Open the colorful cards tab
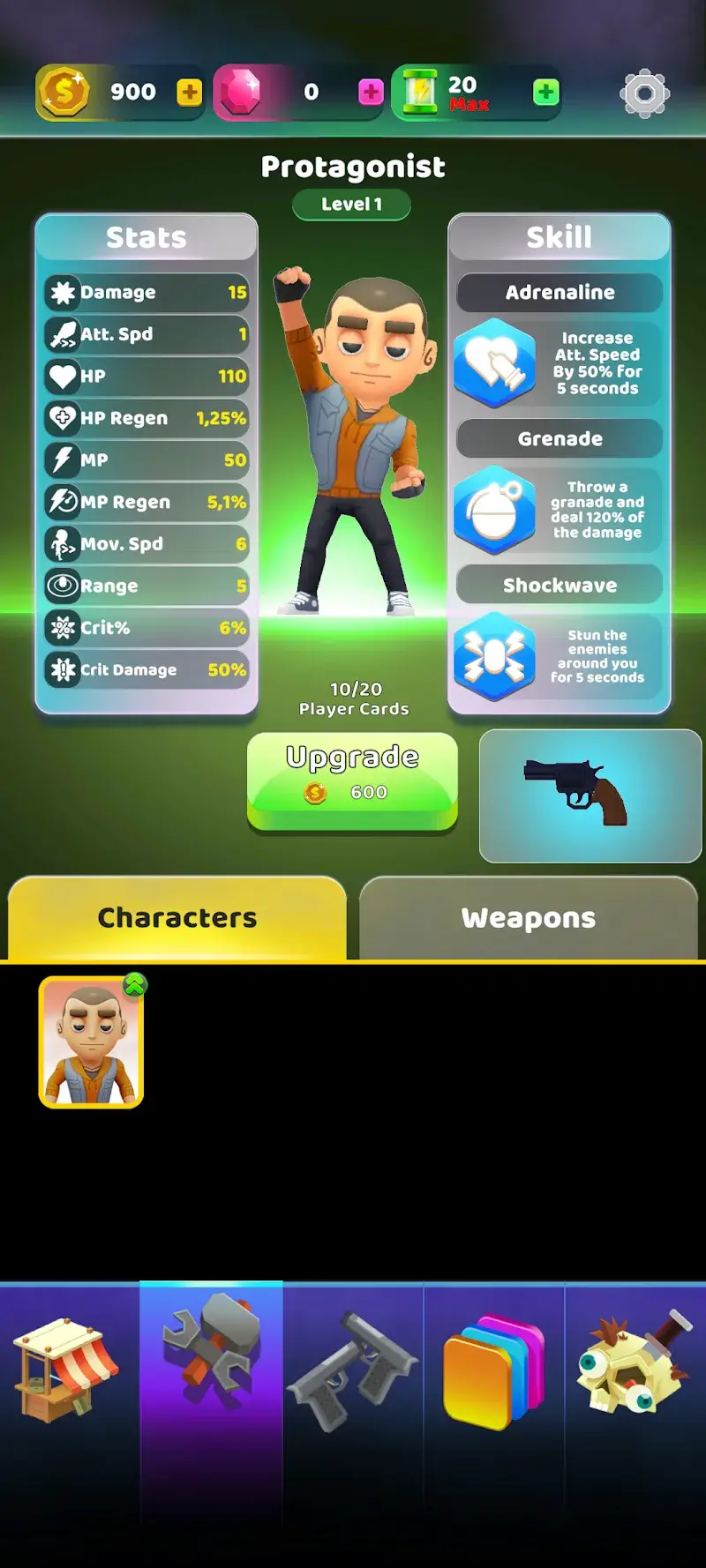This screenshot has width=706, height=1568. point(493,1370)
